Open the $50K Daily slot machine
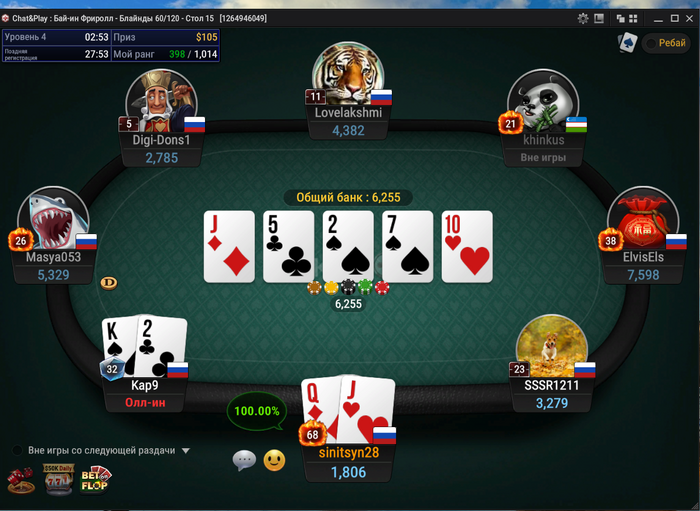Screen dimensions: 700x511 tap(58, 480)
